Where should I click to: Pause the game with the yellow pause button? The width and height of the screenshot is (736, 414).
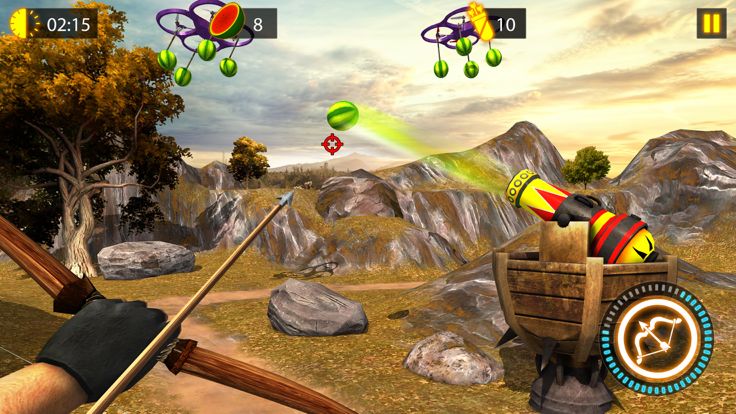(711, 23)
